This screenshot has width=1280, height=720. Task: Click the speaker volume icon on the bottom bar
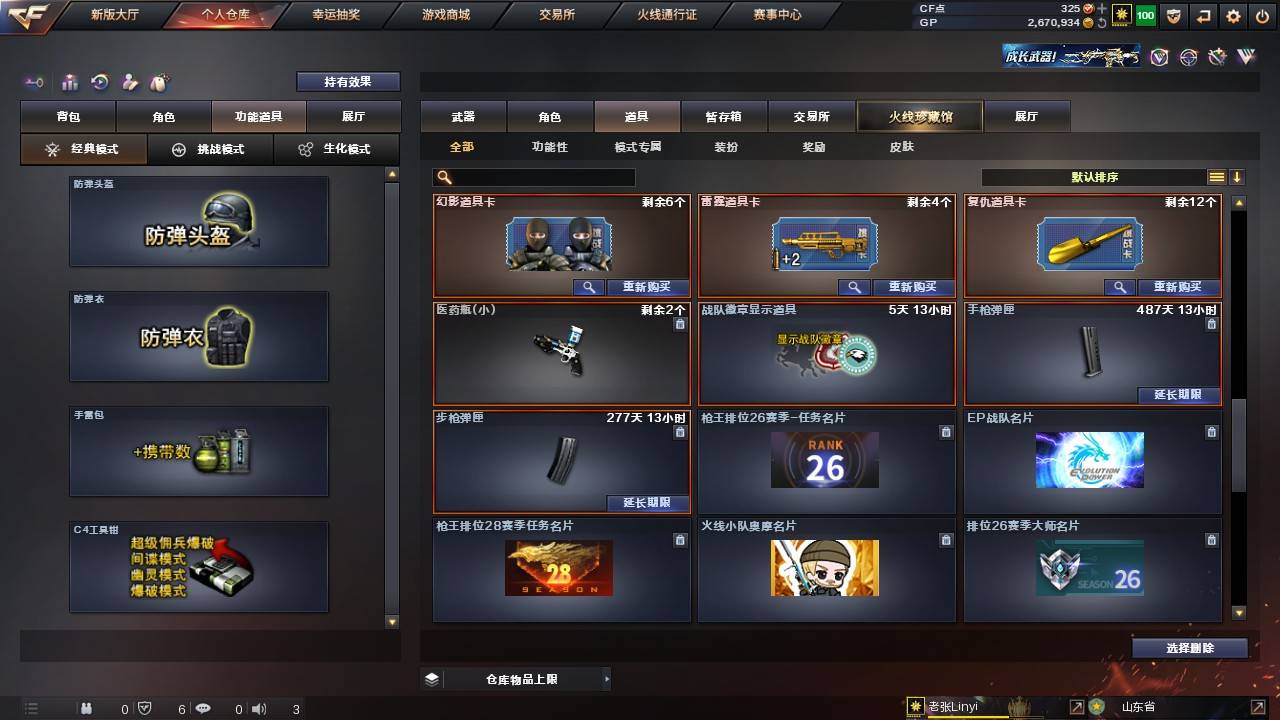coord(259,708)
